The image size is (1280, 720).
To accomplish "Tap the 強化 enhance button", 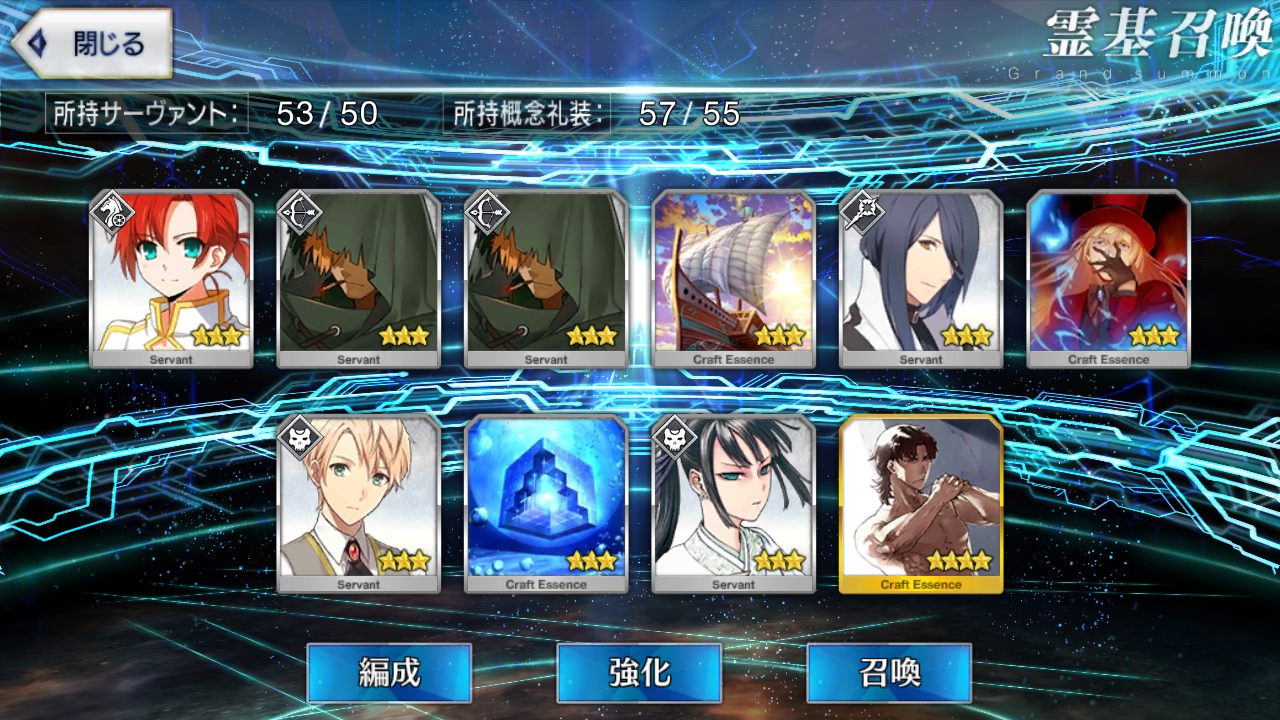I will 638,672.
